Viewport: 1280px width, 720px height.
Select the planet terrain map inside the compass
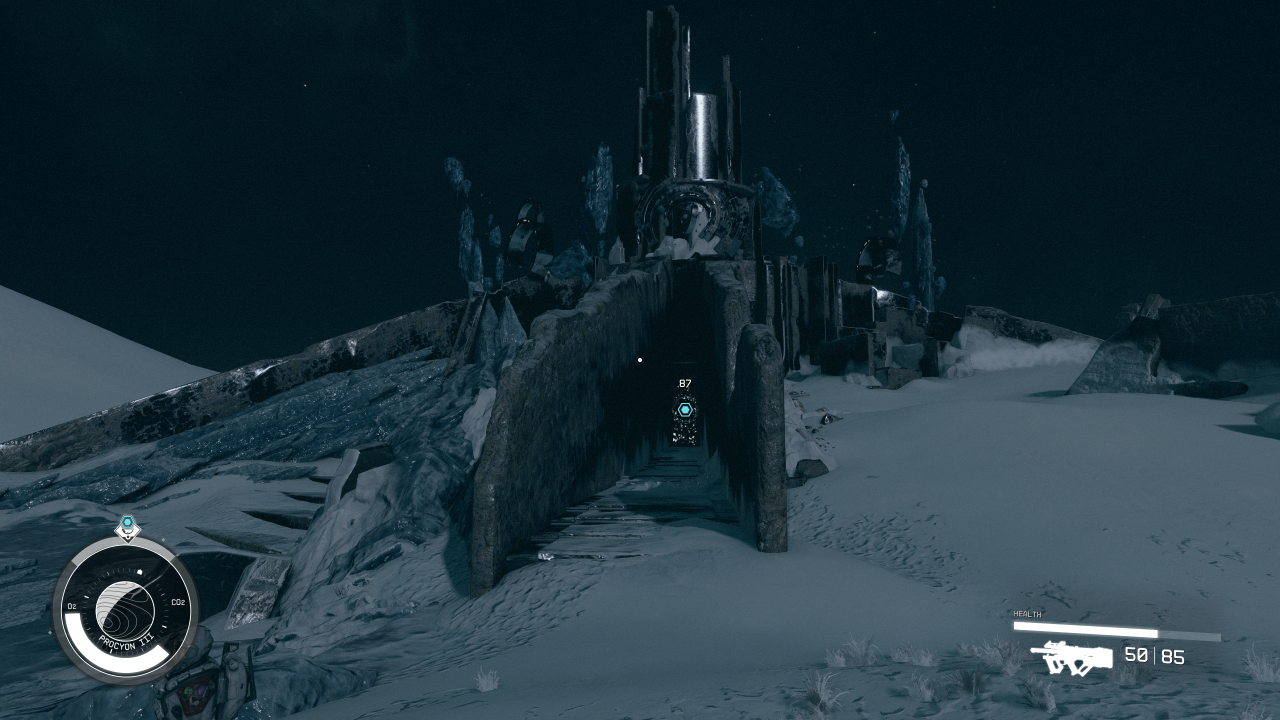click(125, 606)
